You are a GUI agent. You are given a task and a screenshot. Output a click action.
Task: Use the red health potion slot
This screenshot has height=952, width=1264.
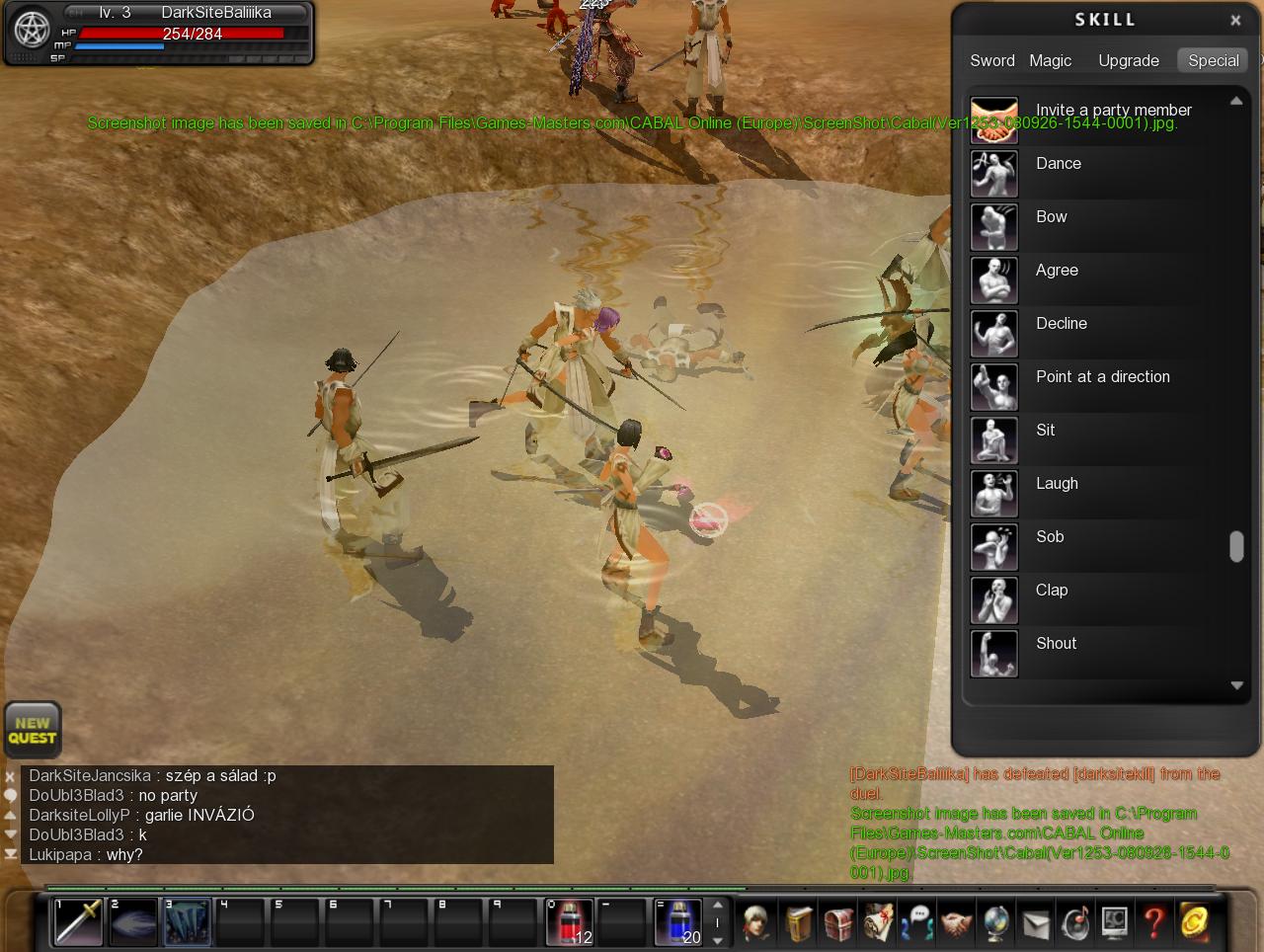[570, 922]
